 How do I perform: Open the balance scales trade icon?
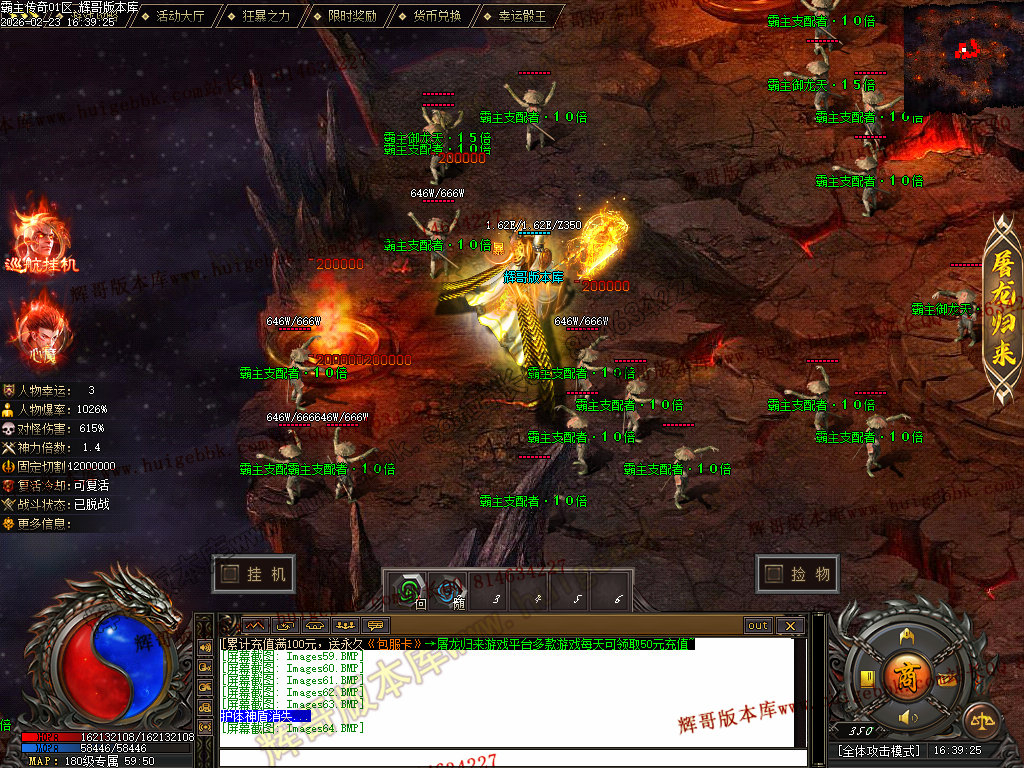click(982, 719)
